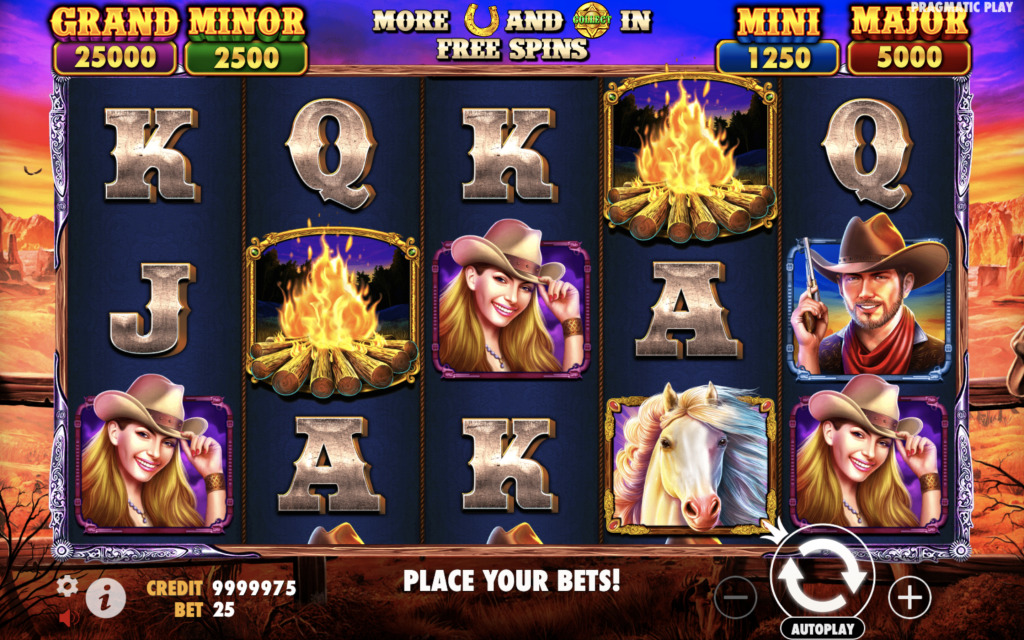1024x640 pixels.
Task: Spin the reels with the circular arrows button
Action: [x=822, y=577]
